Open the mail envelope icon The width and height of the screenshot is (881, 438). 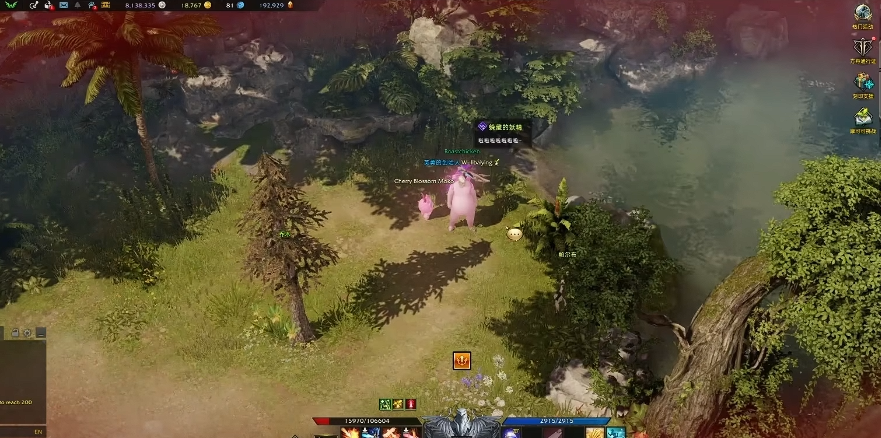[63, 6]
